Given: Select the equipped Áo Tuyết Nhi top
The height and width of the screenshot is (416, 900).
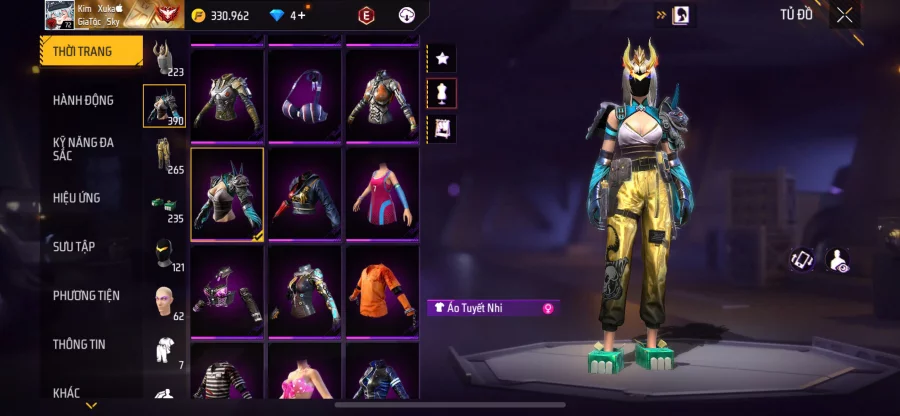Looking at the screenshot, I should tap(228, 194).
